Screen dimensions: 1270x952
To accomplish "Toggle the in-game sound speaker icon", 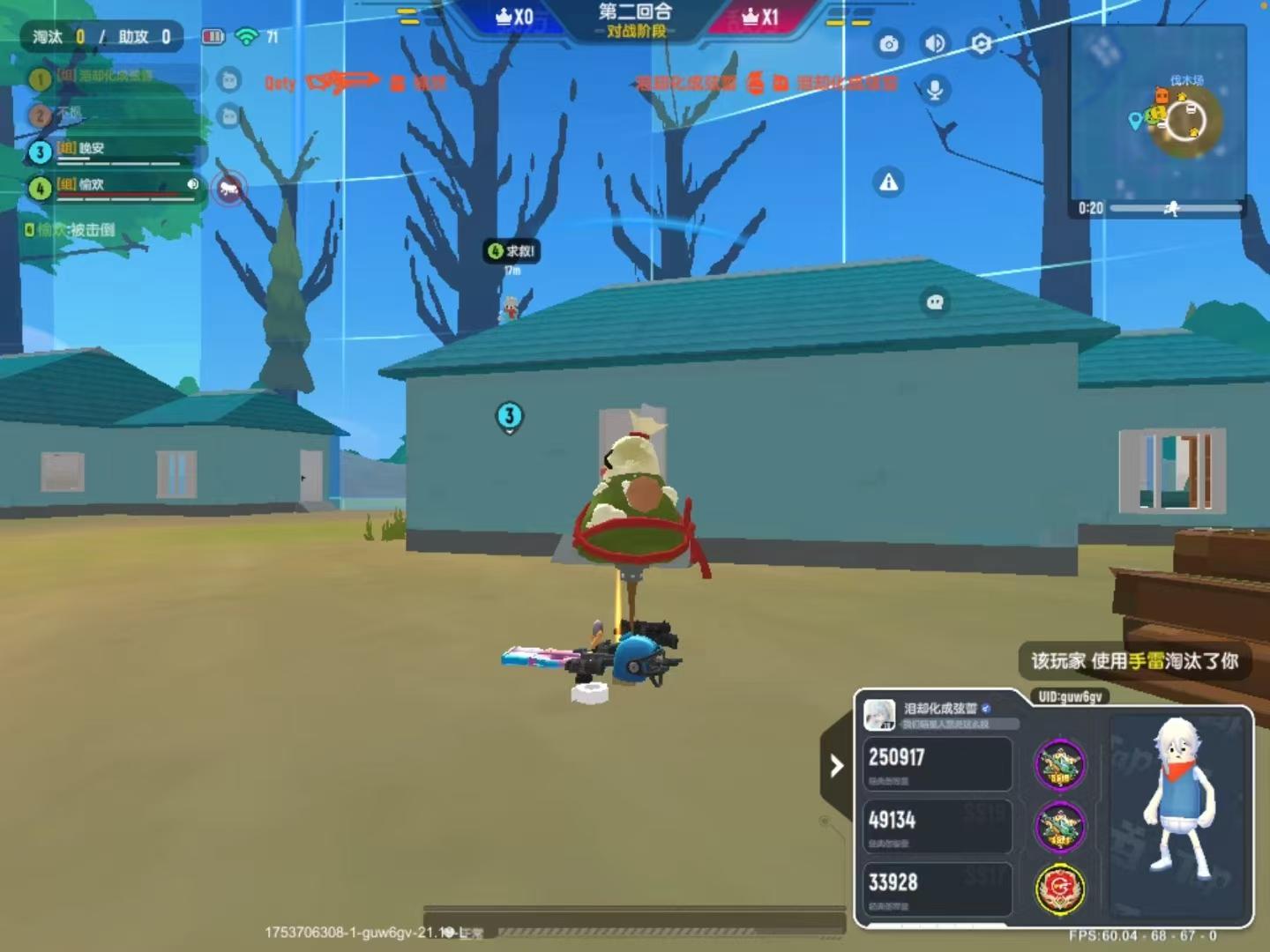I will point(936,41).
